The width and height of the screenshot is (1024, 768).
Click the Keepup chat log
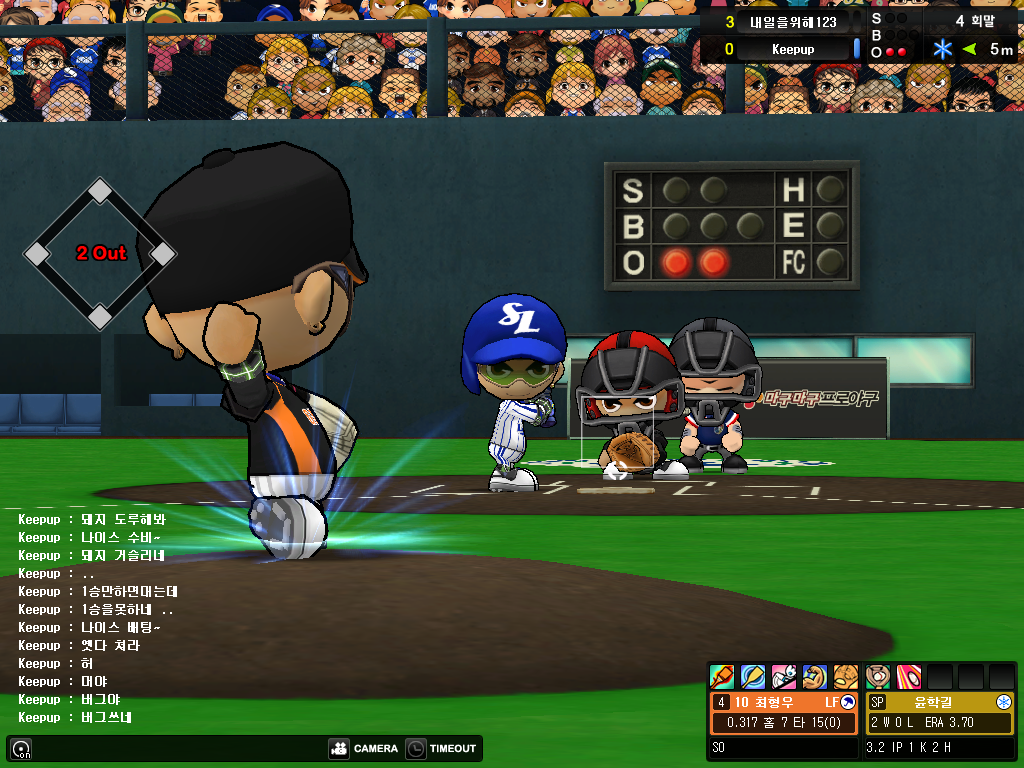[97, 618]
